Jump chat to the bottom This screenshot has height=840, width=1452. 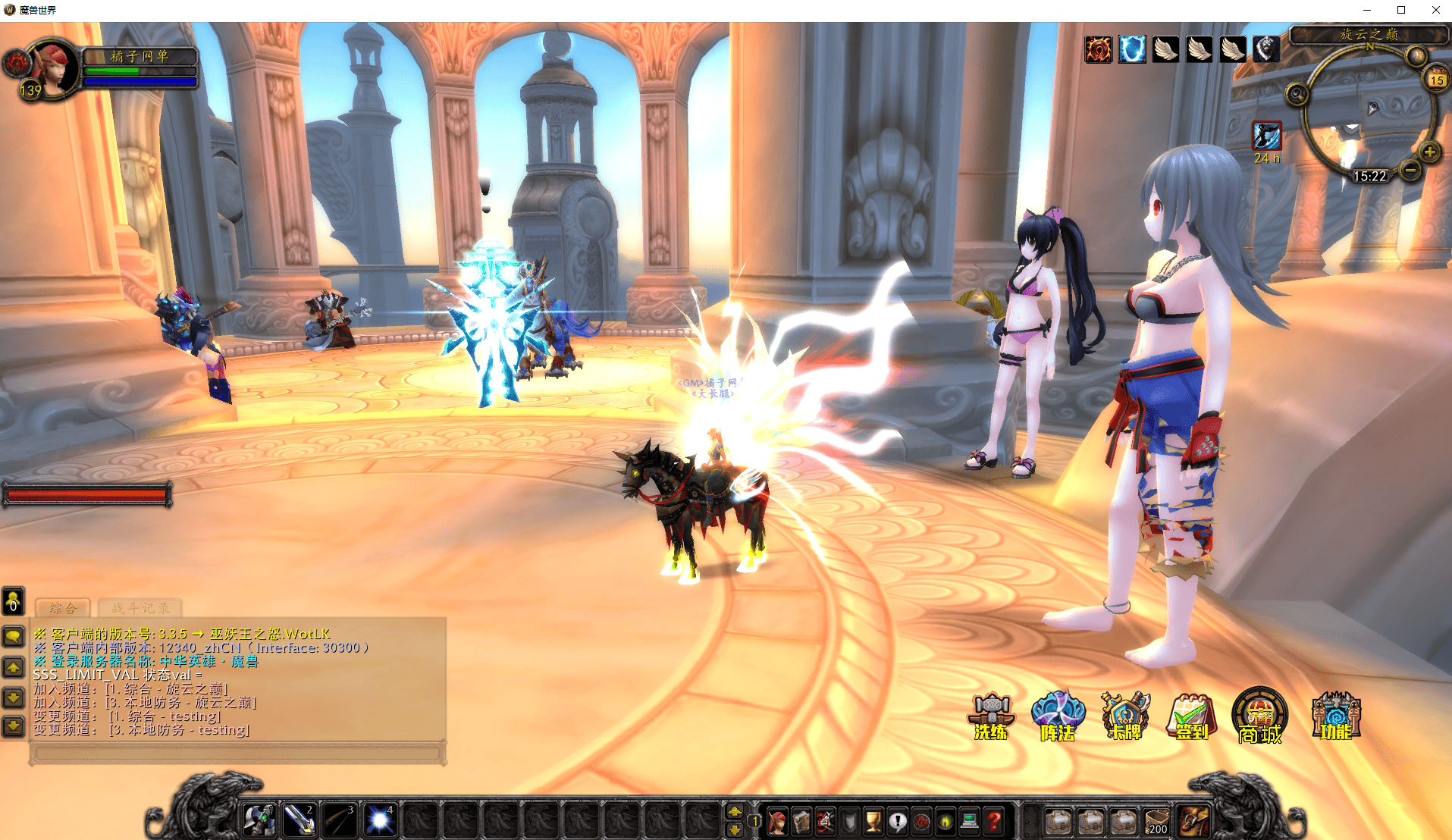click(14, 727)
